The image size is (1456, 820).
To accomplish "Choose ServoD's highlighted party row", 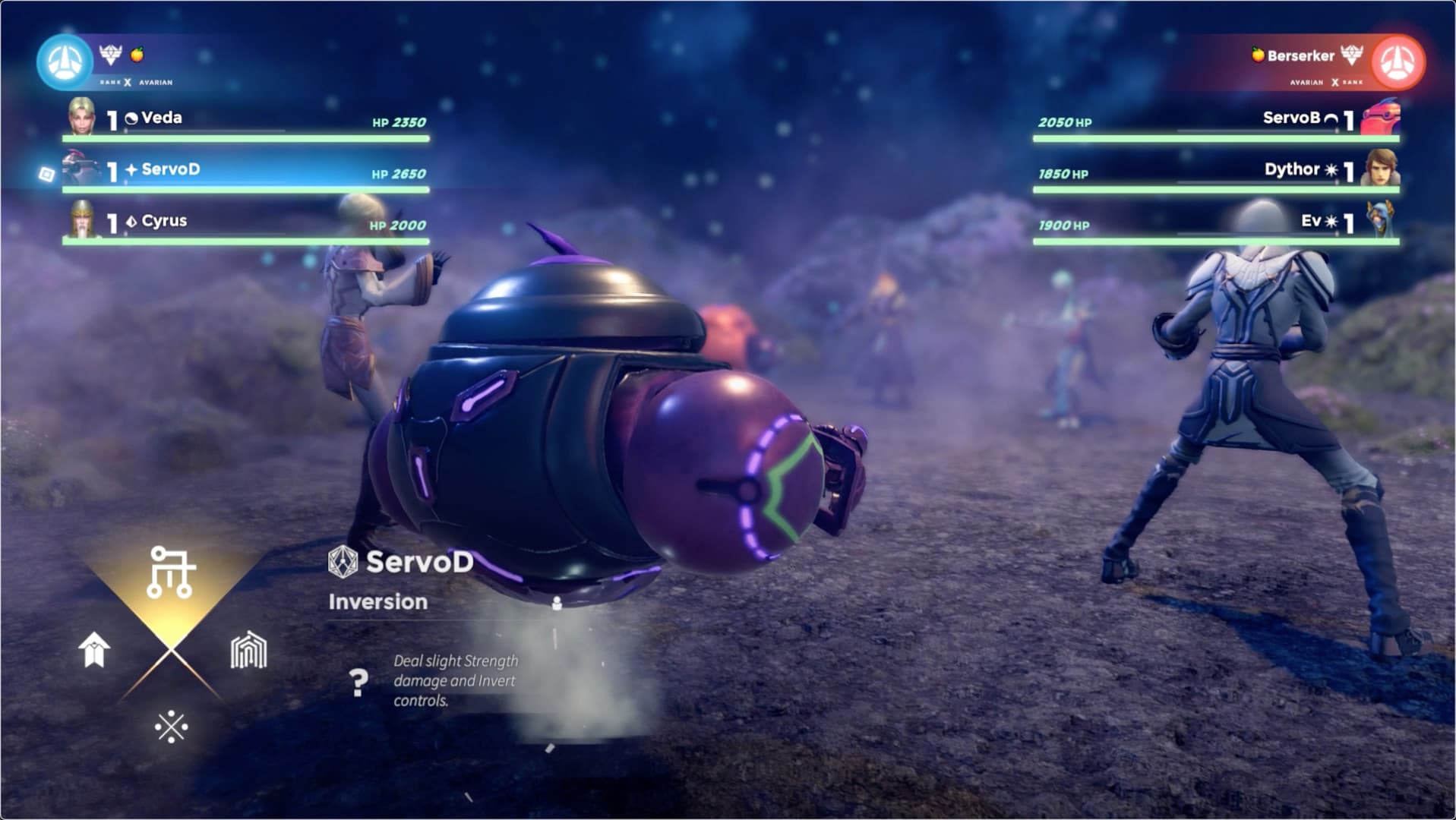I will 170,170.
